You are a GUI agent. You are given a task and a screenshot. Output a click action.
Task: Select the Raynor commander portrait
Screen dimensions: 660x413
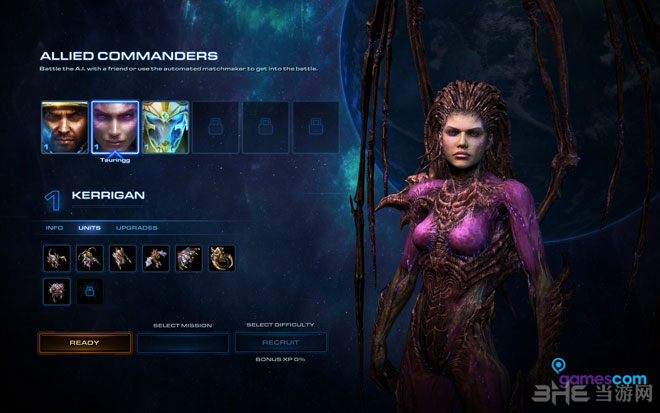click(65, 127)
